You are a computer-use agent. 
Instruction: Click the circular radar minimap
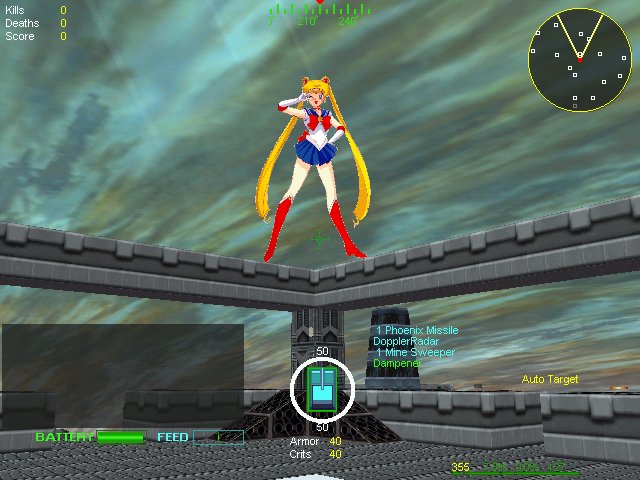(x=579, y=59)
